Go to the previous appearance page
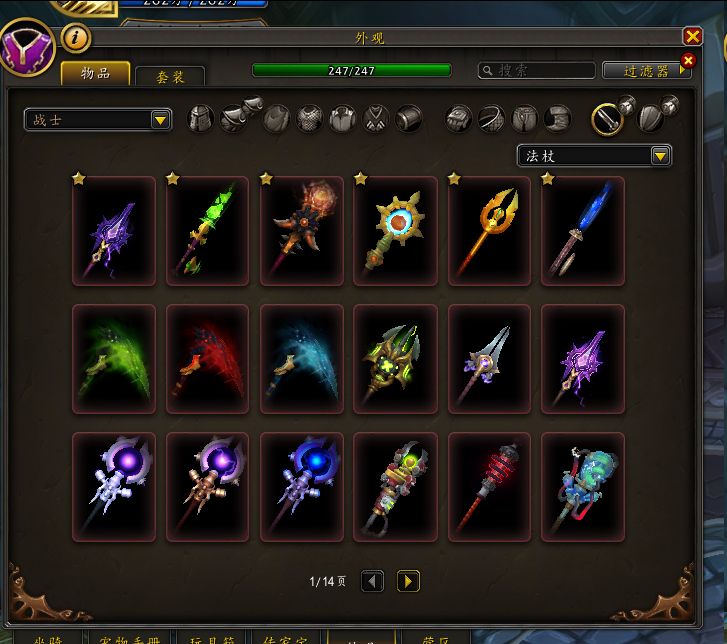 tap(373, 581)
